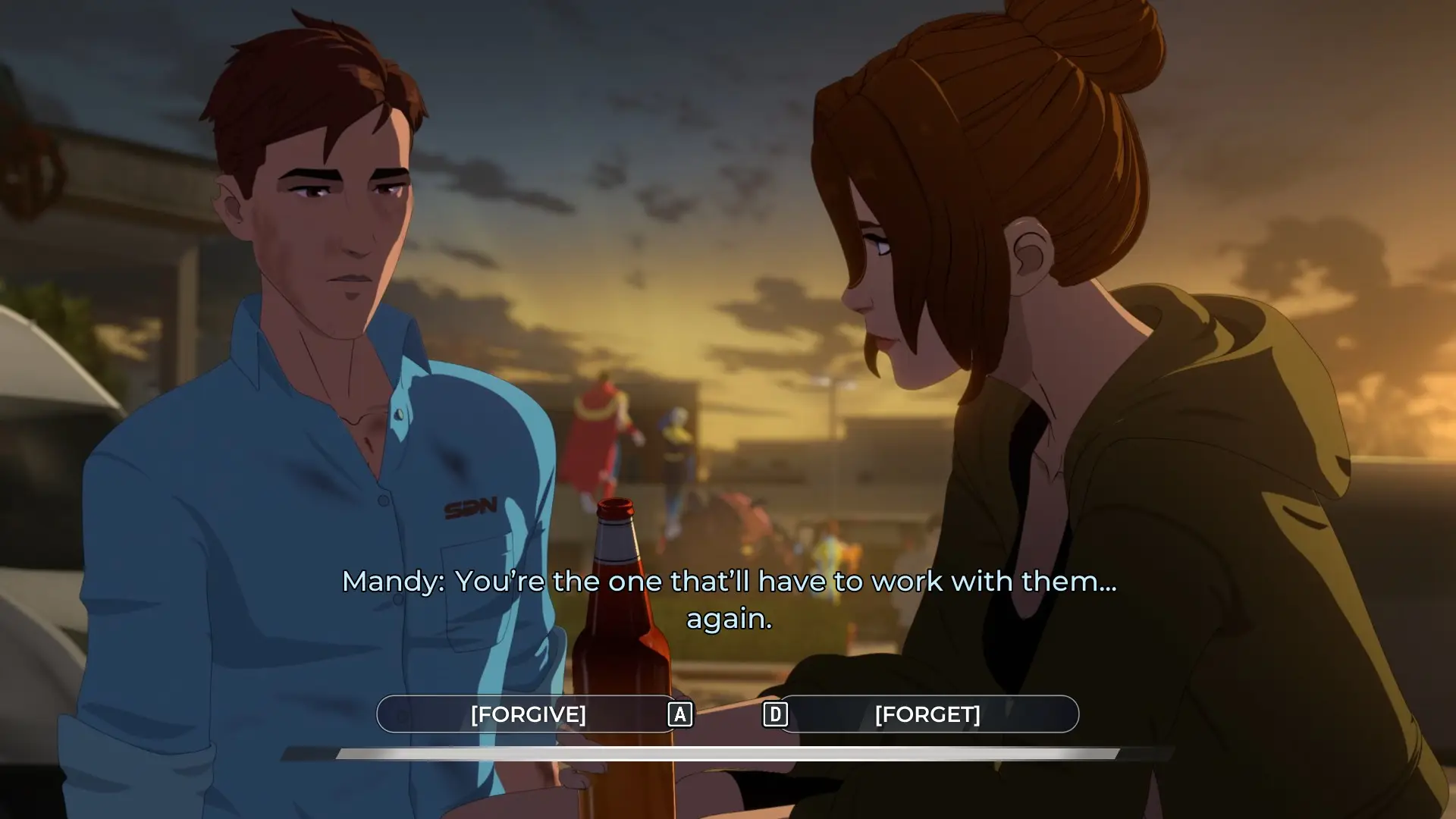1456x819 pixels.
Task: Choose the [FORGIVE] dialogue option
Action: [528, 714]
